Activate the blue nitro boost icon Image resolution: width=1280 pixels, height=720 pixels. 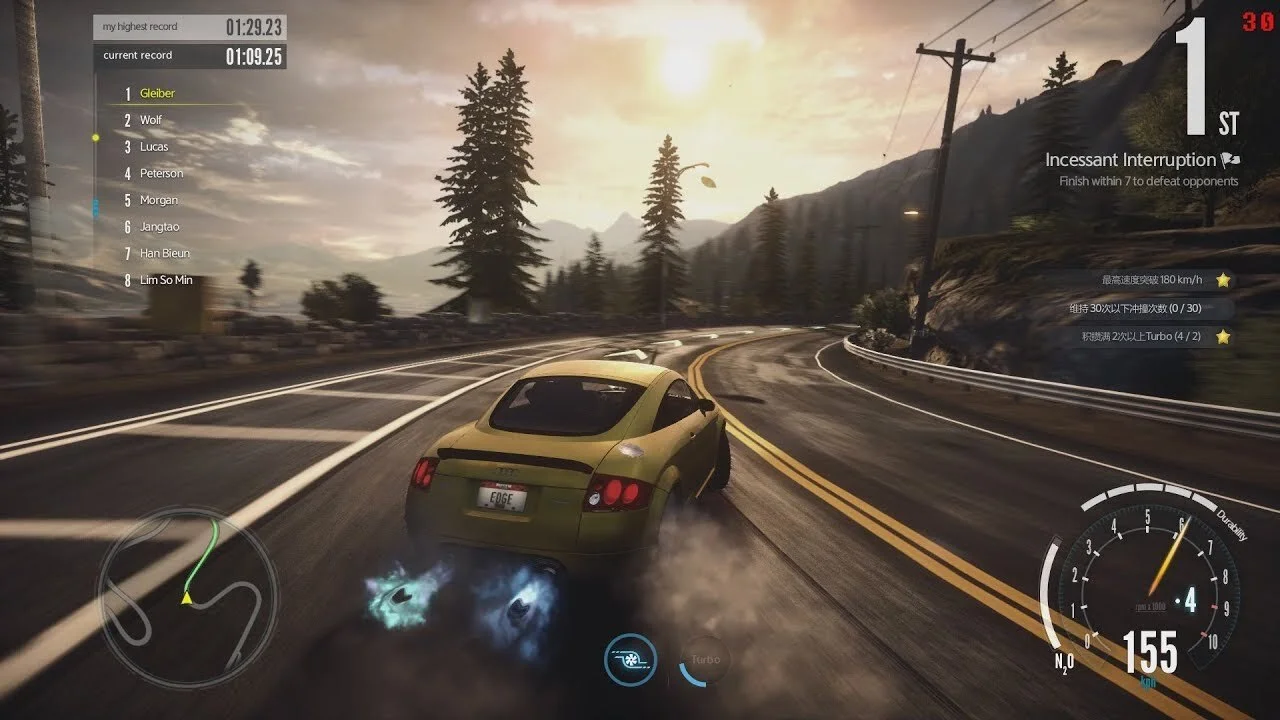[630, 659]
